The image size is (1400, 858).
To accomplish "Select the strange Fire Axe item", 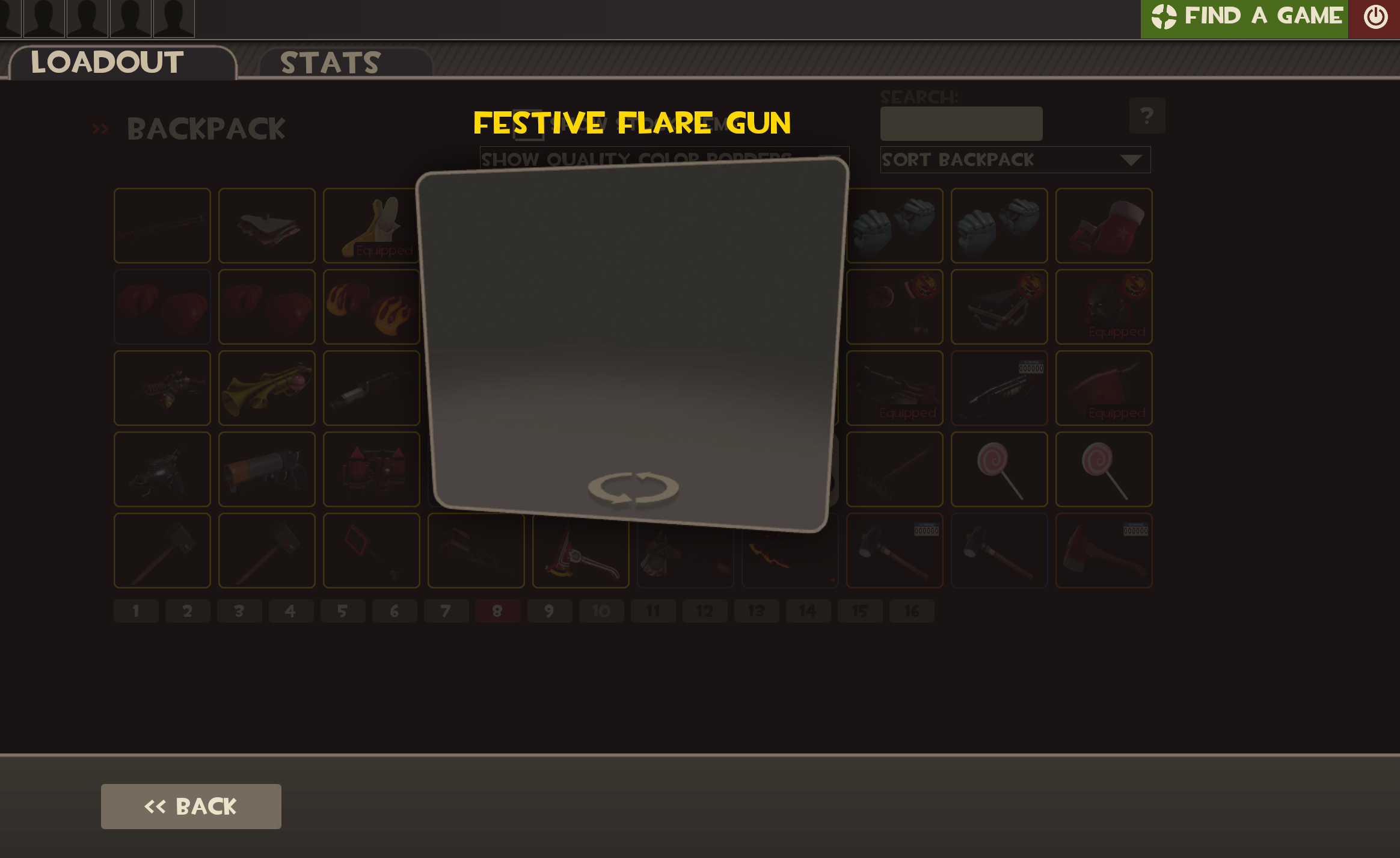I will (1104, 551).
